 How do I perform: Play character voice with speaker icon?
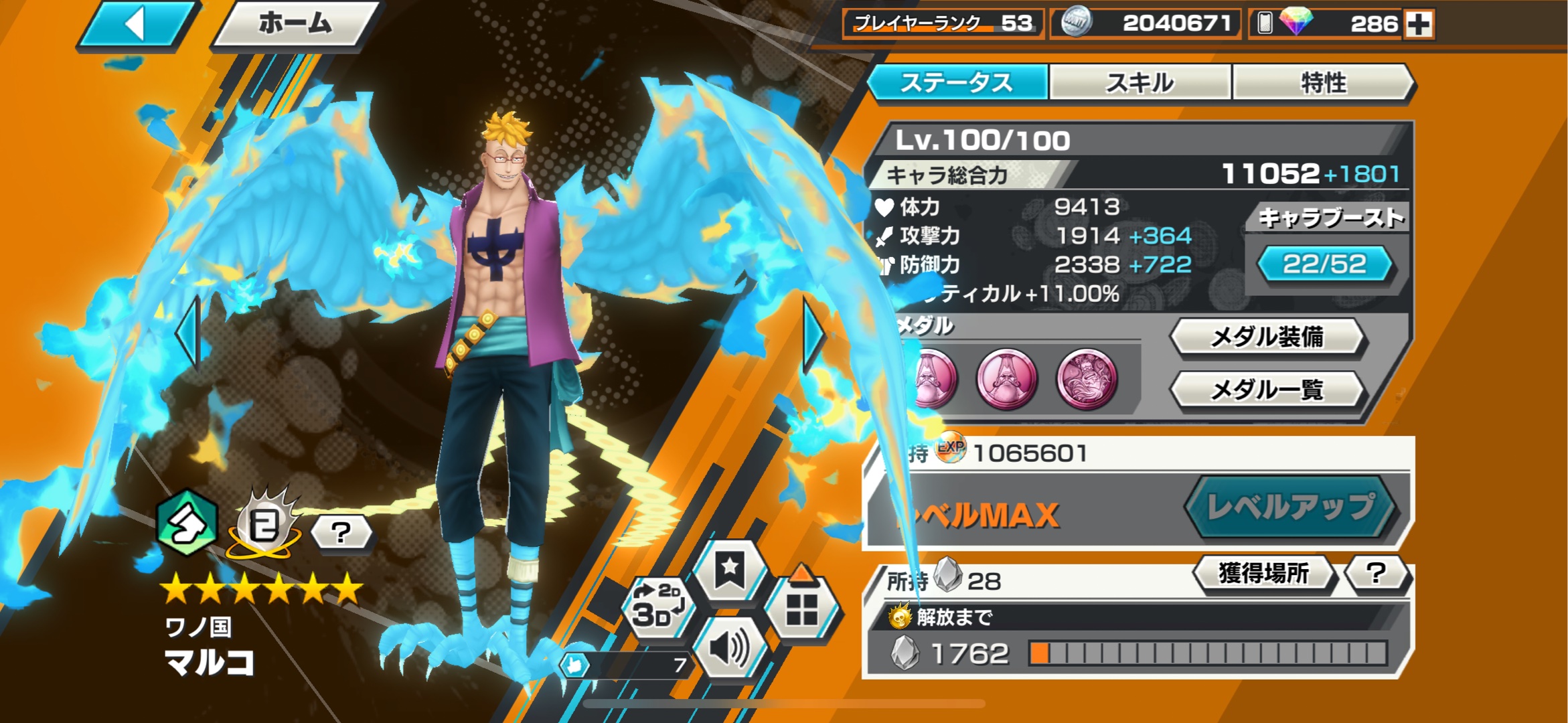pos(730,648)
